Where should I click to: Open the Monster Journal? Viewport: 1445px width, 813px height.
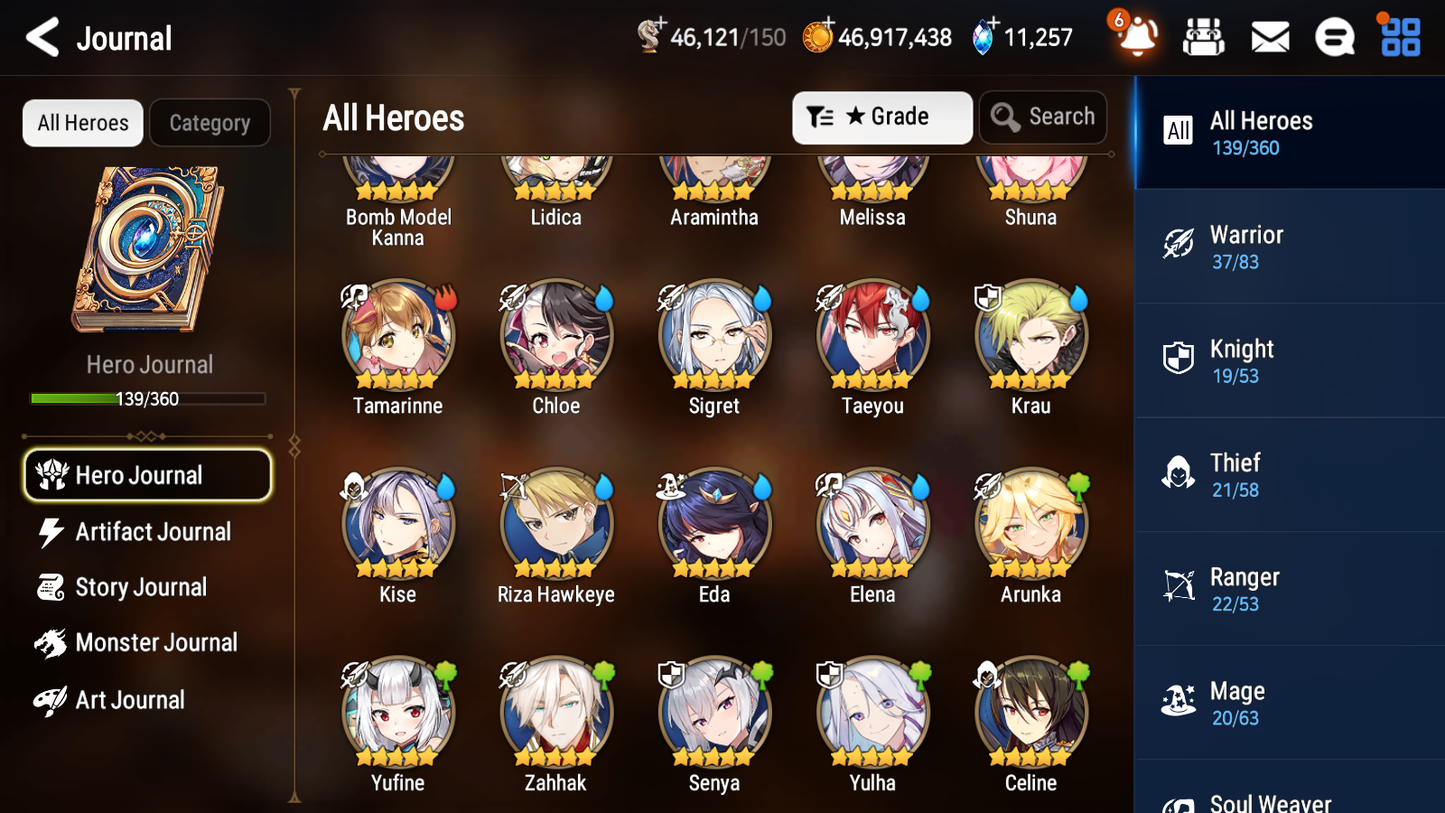pos(157,643)
